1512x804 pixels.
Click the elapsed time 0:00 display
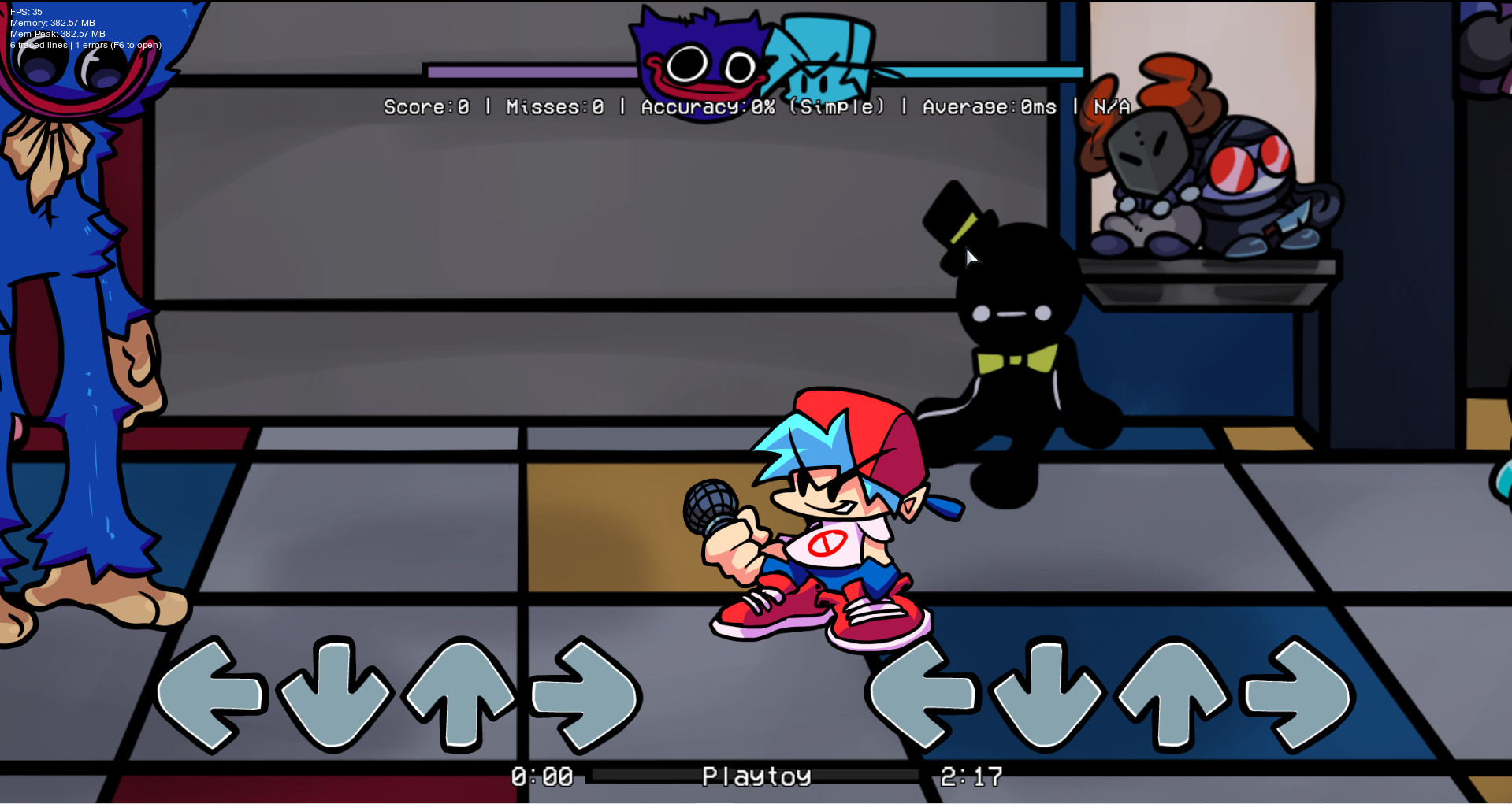(541, 777)
